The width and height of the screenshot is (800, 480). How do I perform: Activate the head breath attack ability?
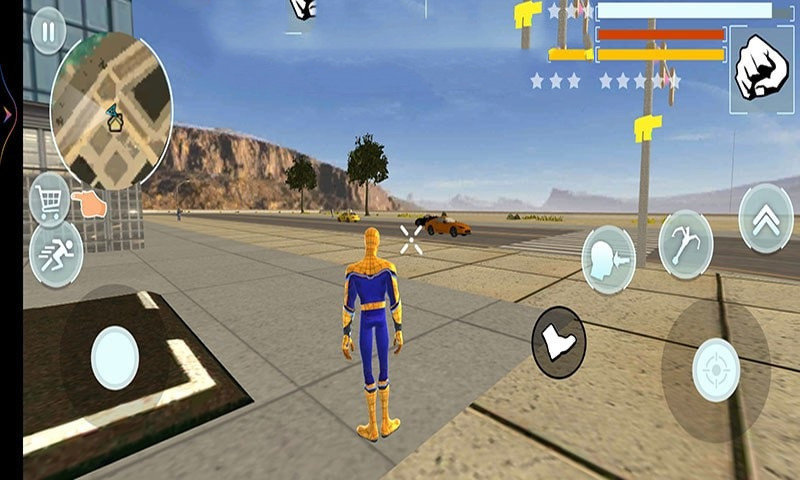(609, 259)
